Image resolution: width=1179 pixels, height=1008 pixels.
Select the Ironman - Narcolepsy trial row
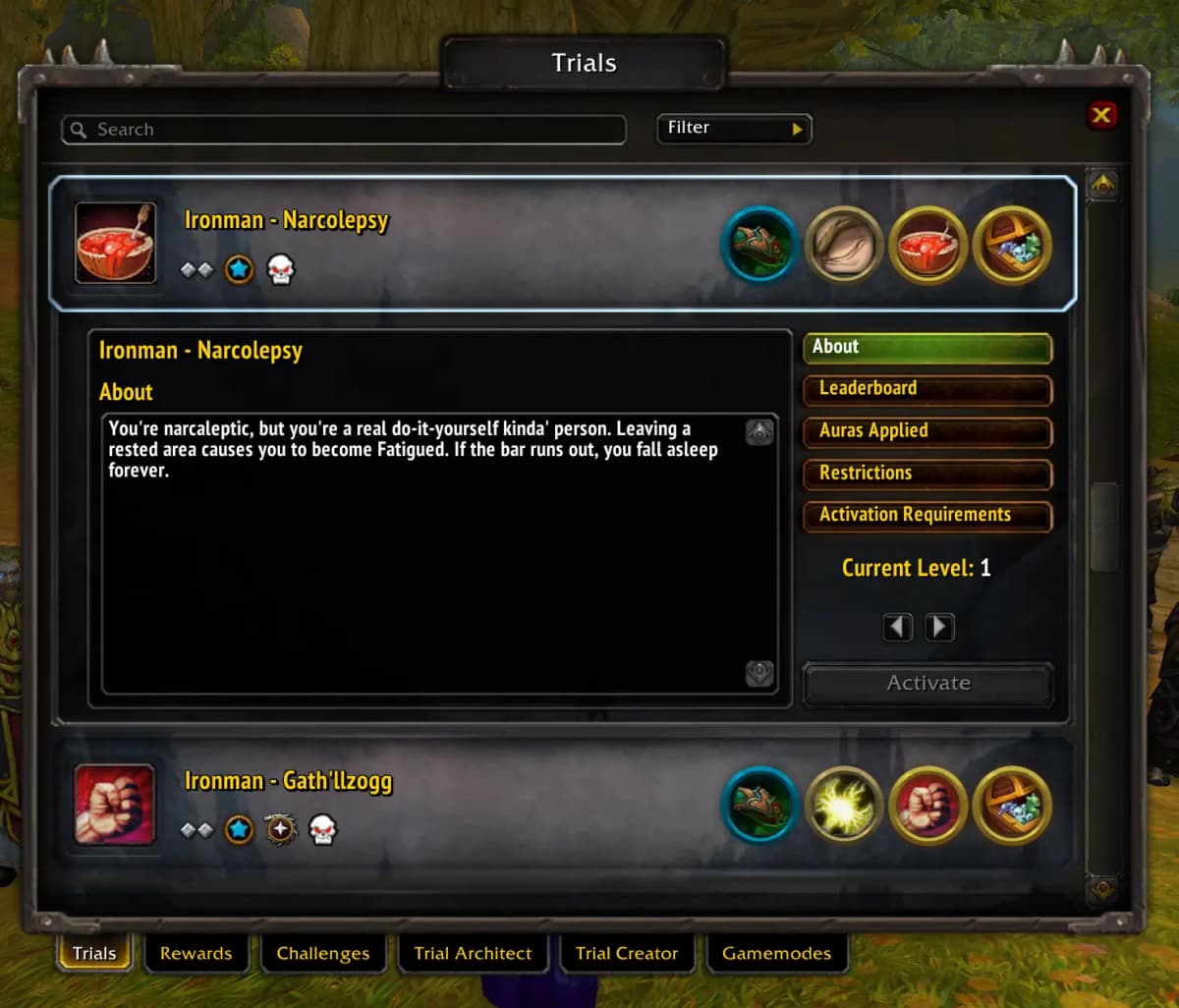(x=442, y=244)
